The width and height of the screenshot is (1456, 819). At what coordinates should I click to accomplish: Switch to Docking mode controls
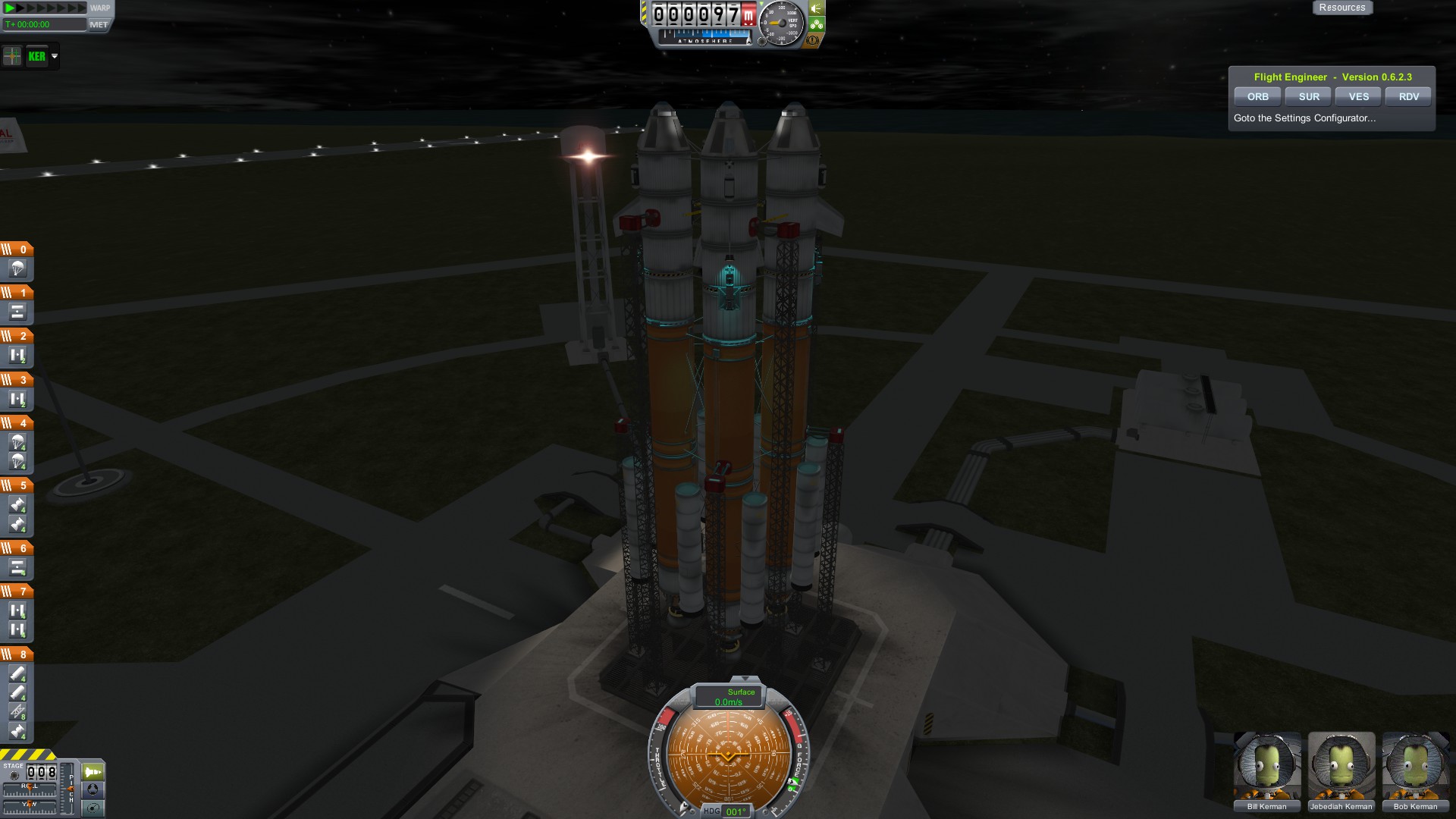point(93,789)
